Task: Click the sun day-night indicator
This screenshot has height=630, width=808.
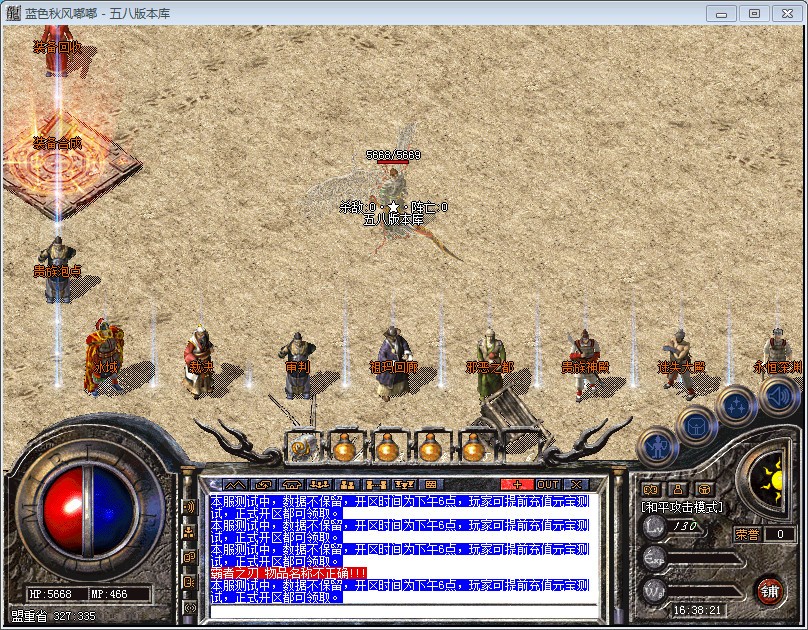Action: pos(772,476)
